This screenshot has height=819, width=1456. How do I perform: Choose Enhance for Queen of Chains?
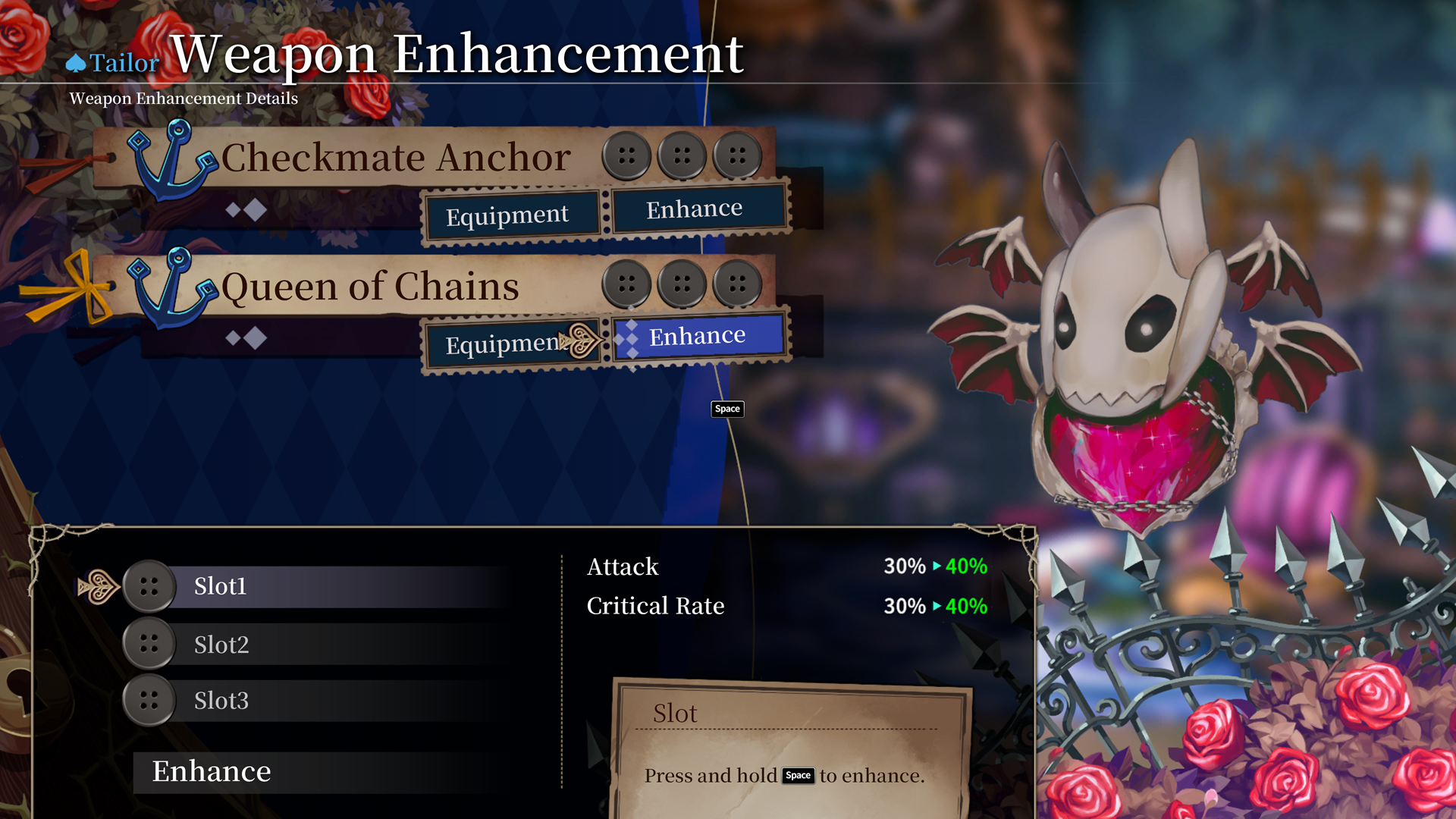(x=698, y=336)
